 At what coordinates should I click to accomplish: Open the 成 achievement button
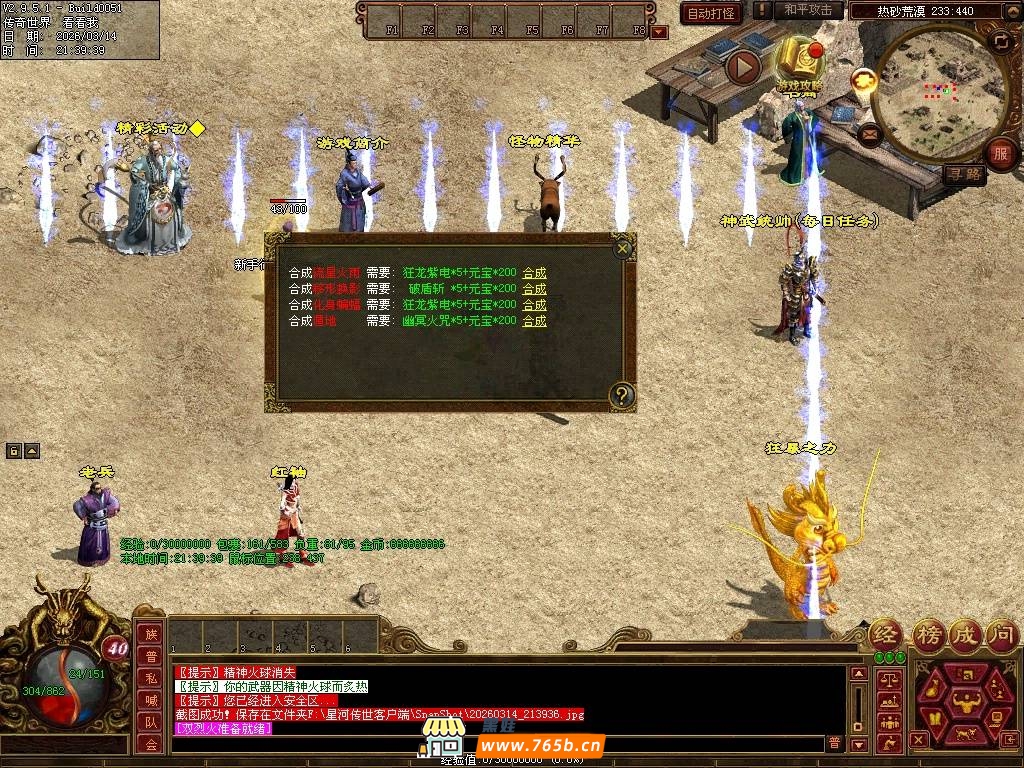coord(965,634)
